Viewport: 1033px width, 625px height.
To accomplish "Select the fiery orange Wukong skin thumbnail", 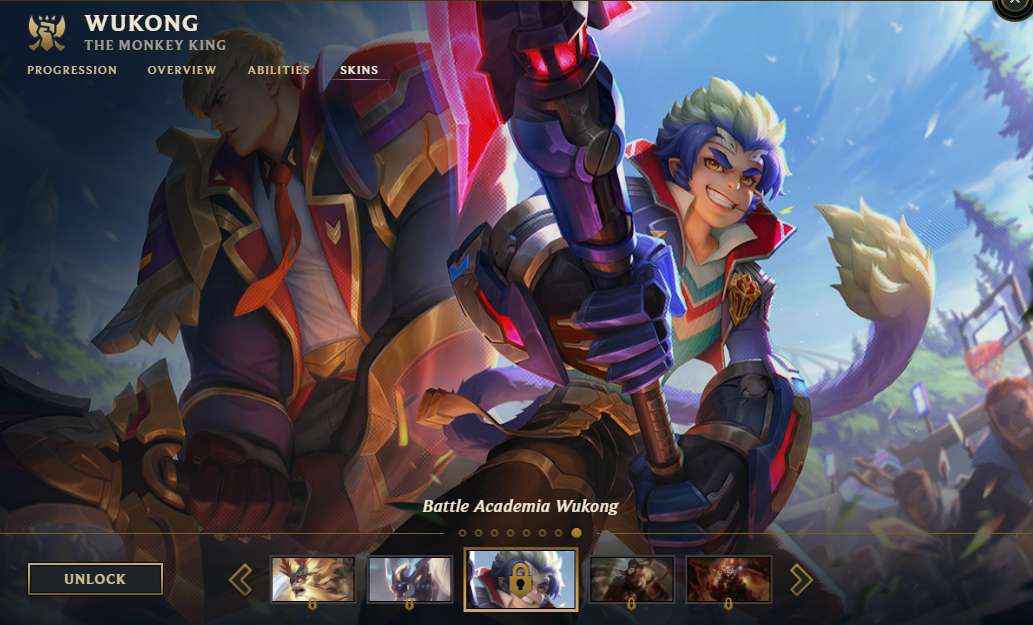I will pos(728,579).
